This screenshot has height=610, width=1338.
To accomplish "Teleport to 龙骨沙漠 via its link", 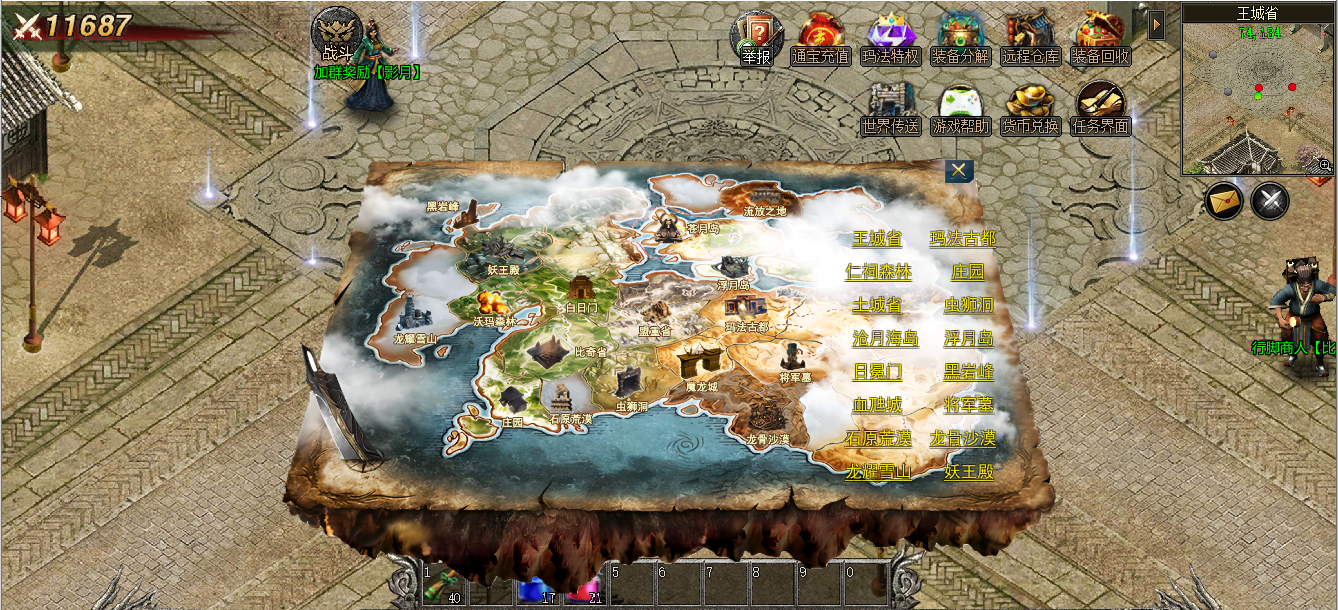I will (962, 438).
